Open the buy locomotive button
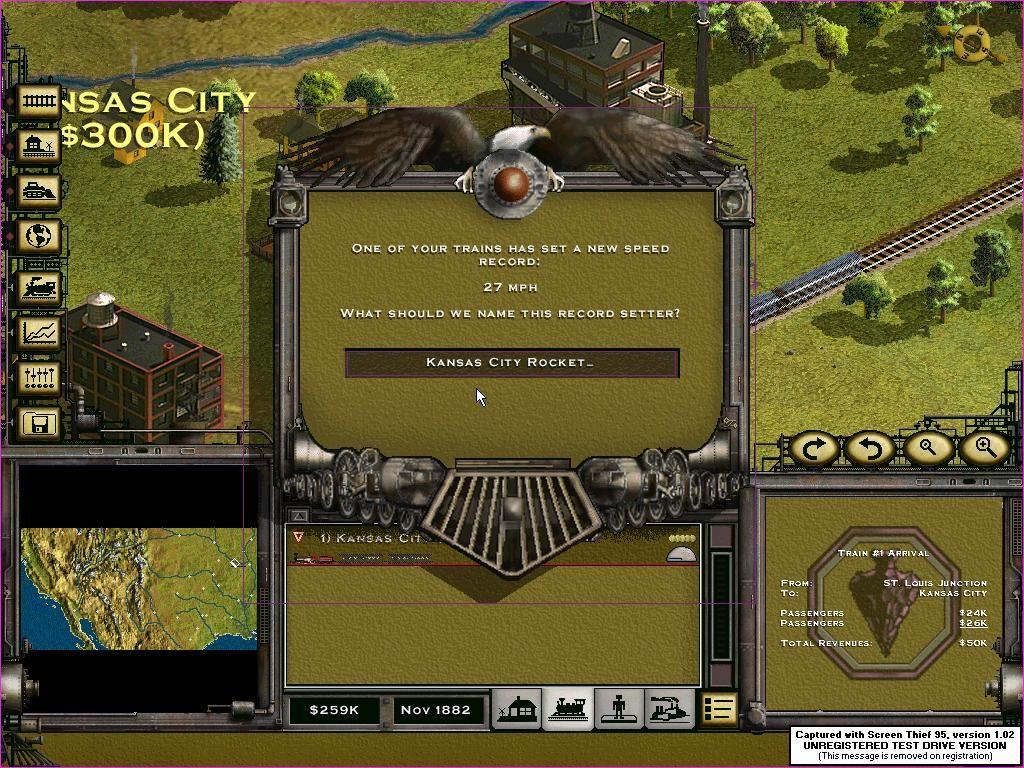Screen dimensions: 1024x768 click(x=40, y=287)
